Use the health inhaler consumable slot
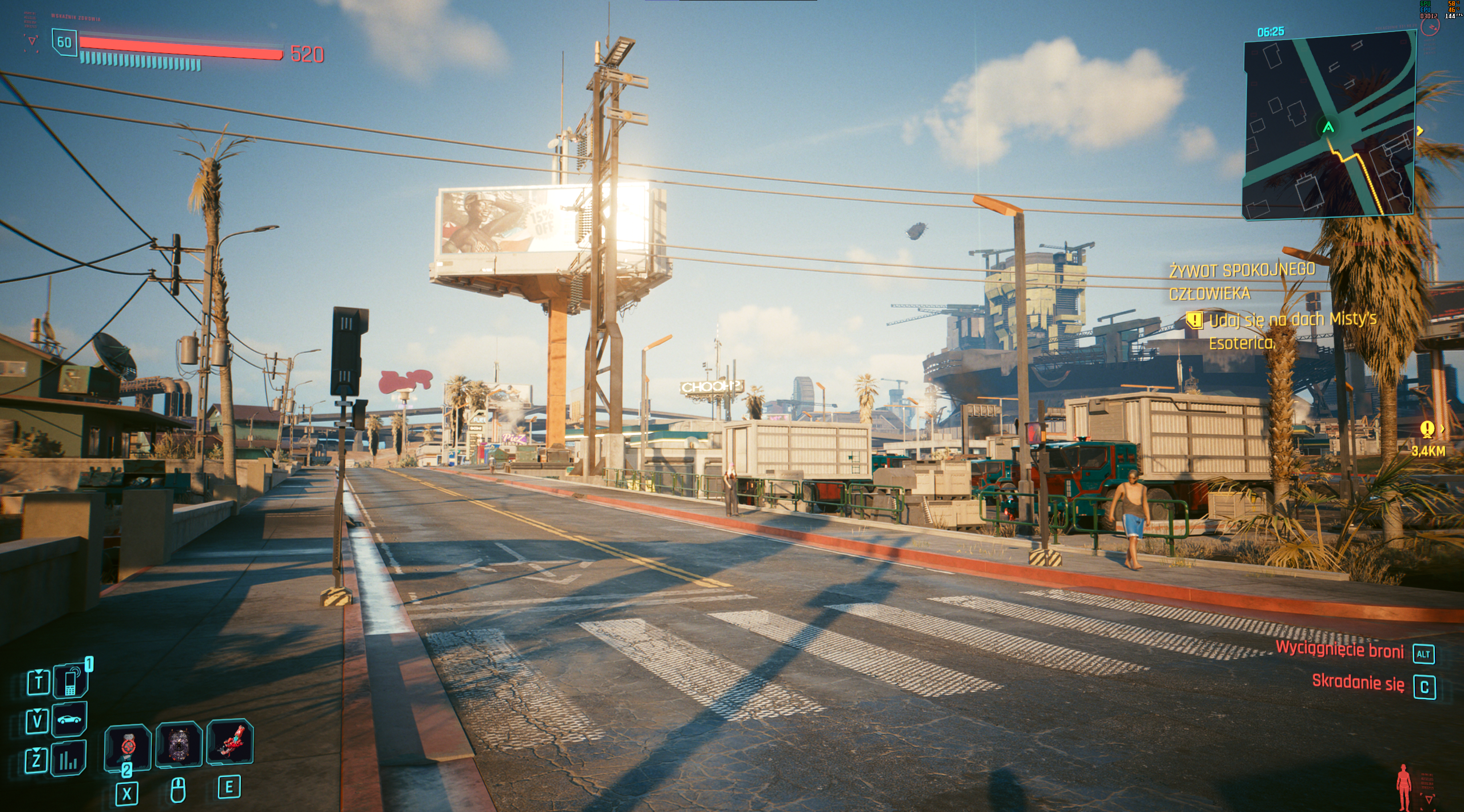The image size is (1464, 812). click(128, 747)
